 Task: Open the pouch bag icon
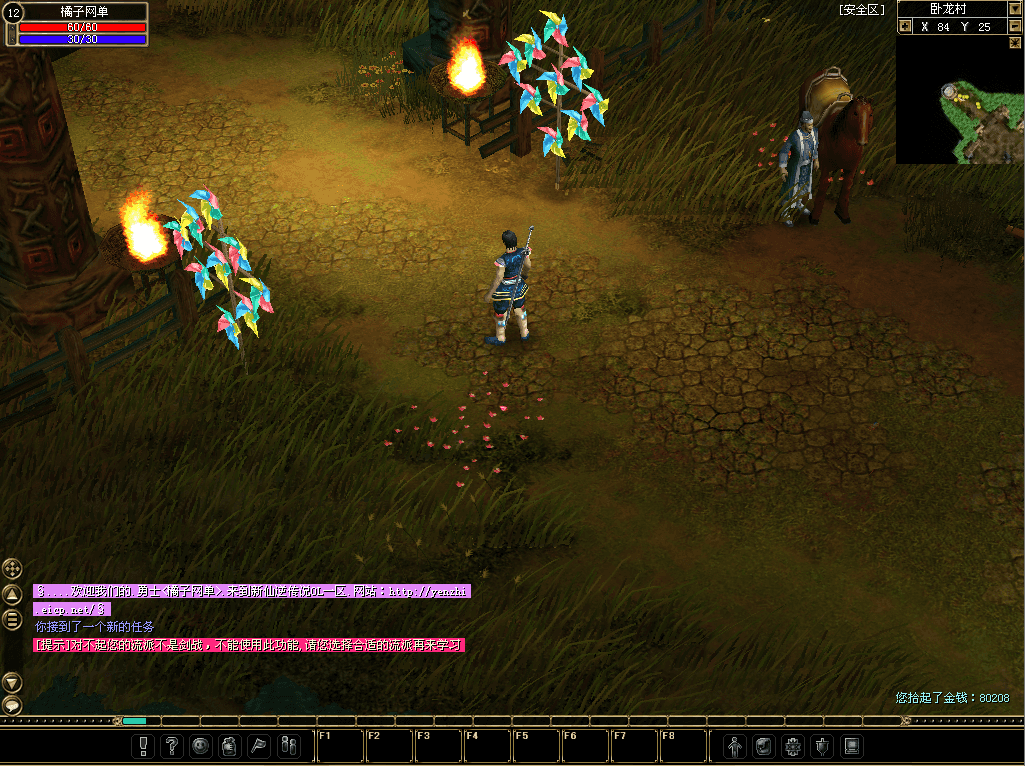[x=229, y=746]
